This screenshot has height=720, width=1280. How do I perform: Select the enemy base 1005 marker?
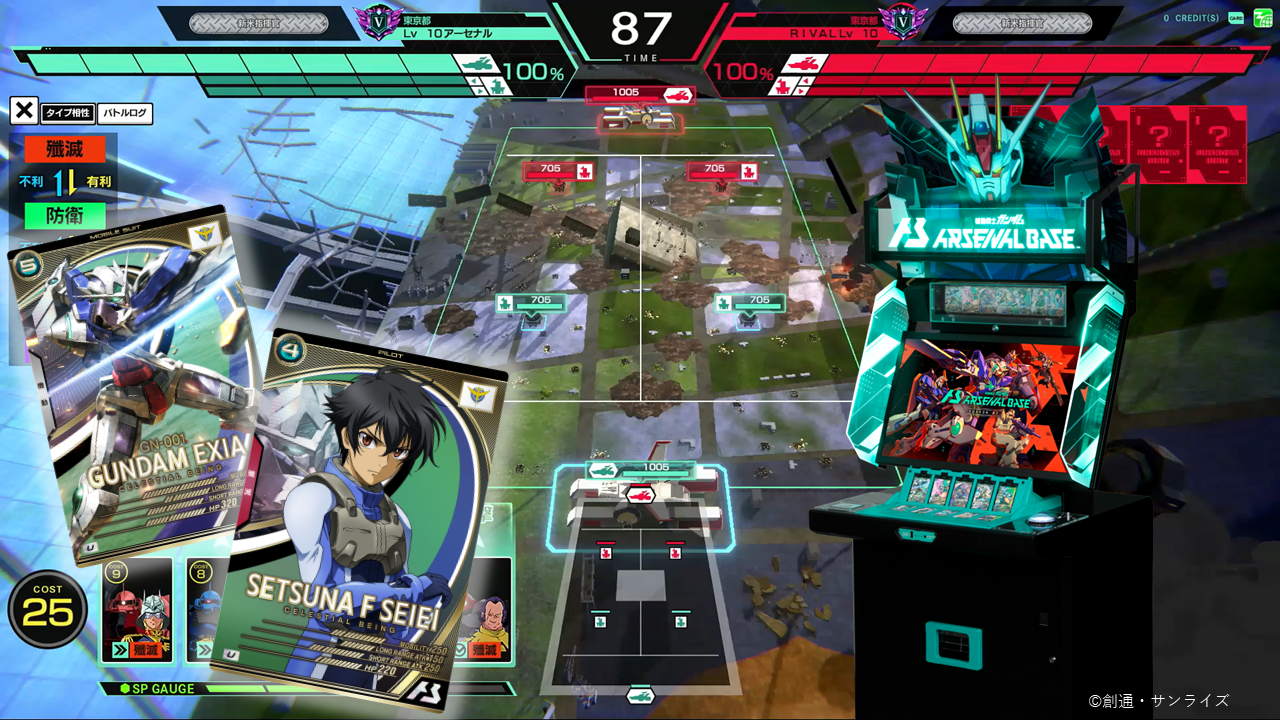click(x=641, y=96)
